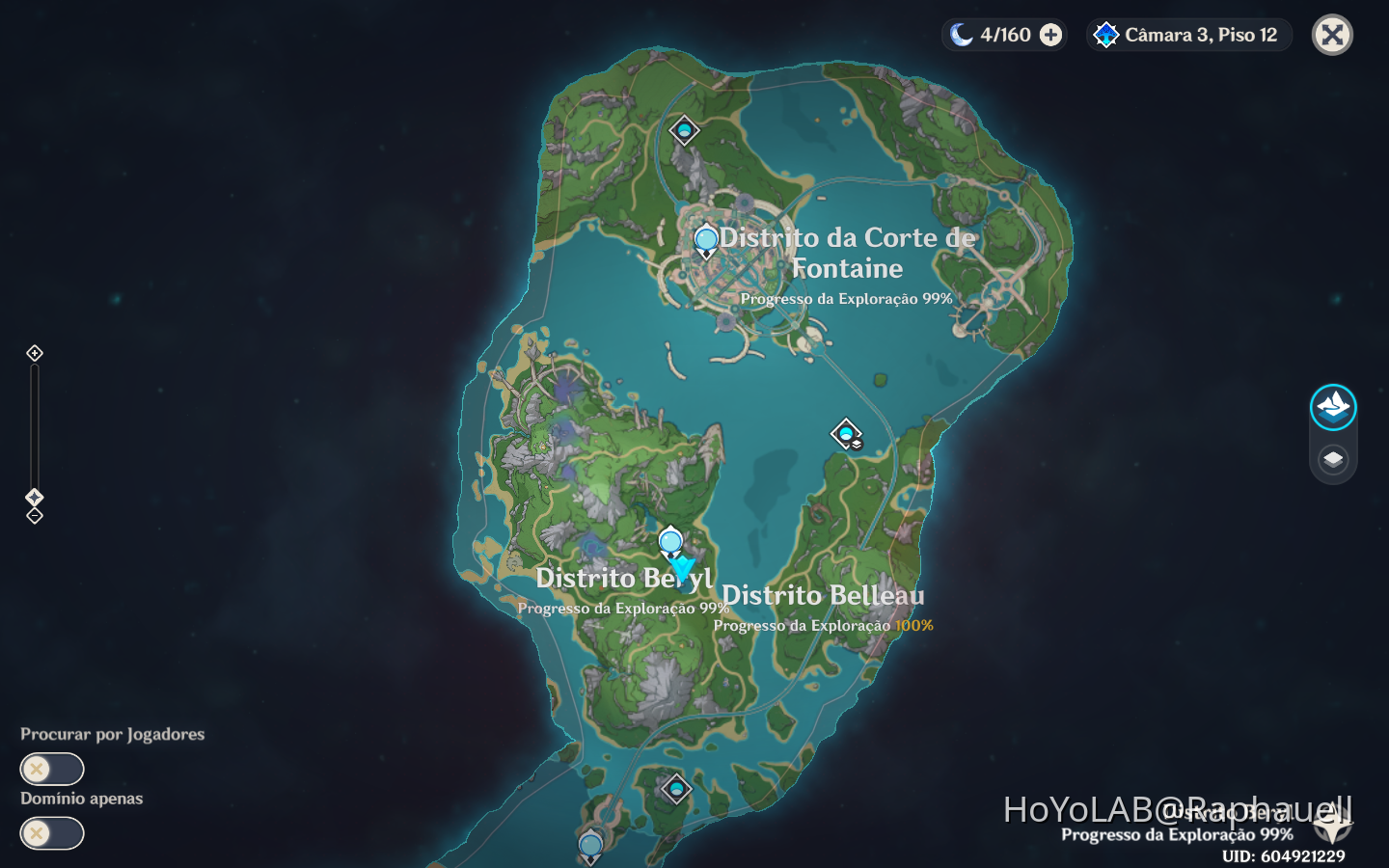Enable the Procurar por Jogadores toggle

51,769
